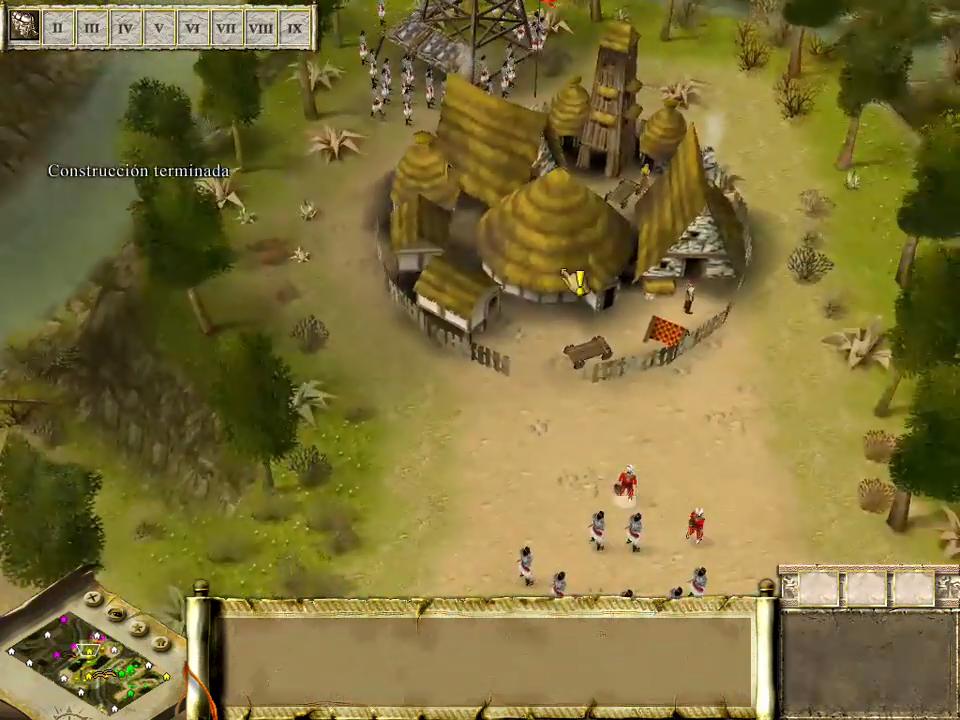Select control group V

(160, 27)
